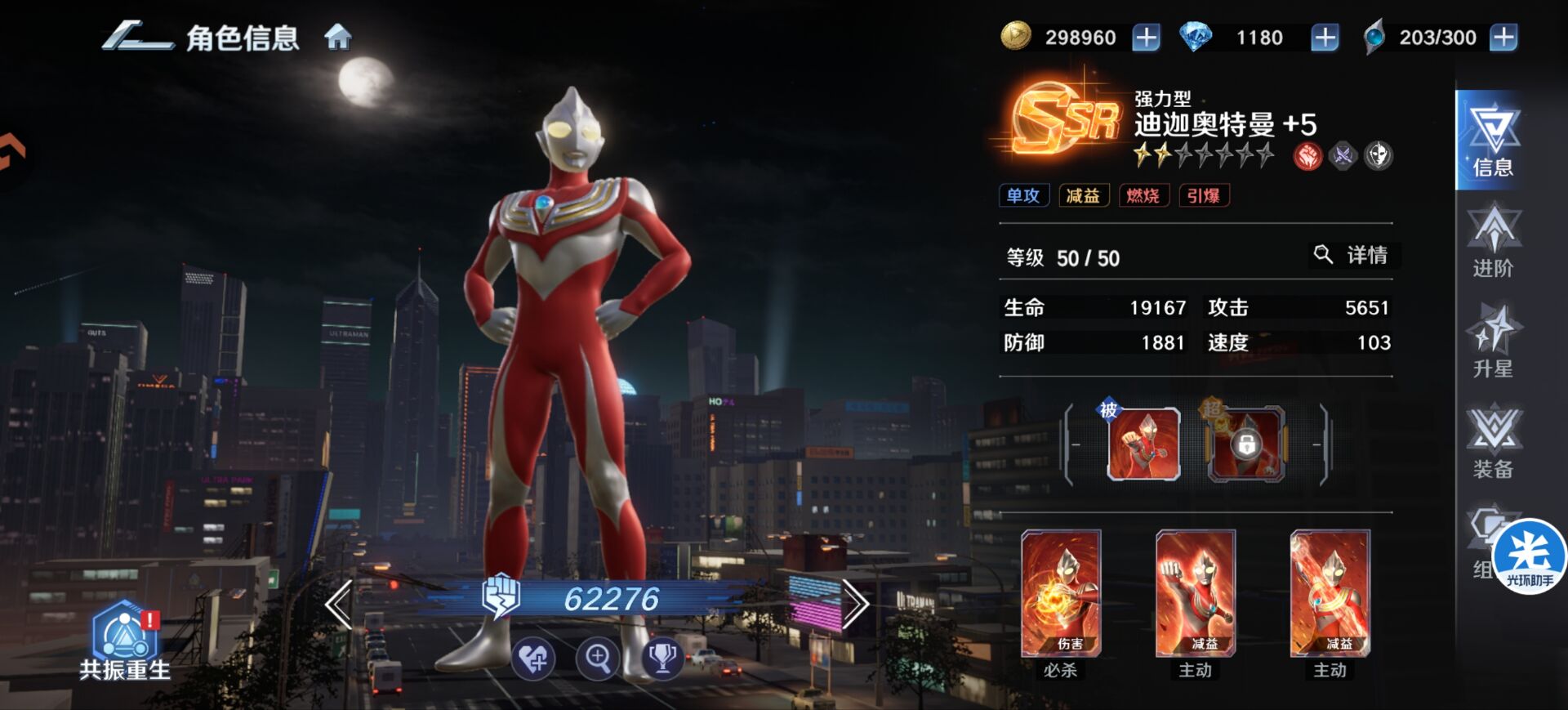Image resolution: width=1568 pixels, height=710 pixels.
Task: Open the trophy icon under the character
Action: pyautogui.click(x=661, y=658)
